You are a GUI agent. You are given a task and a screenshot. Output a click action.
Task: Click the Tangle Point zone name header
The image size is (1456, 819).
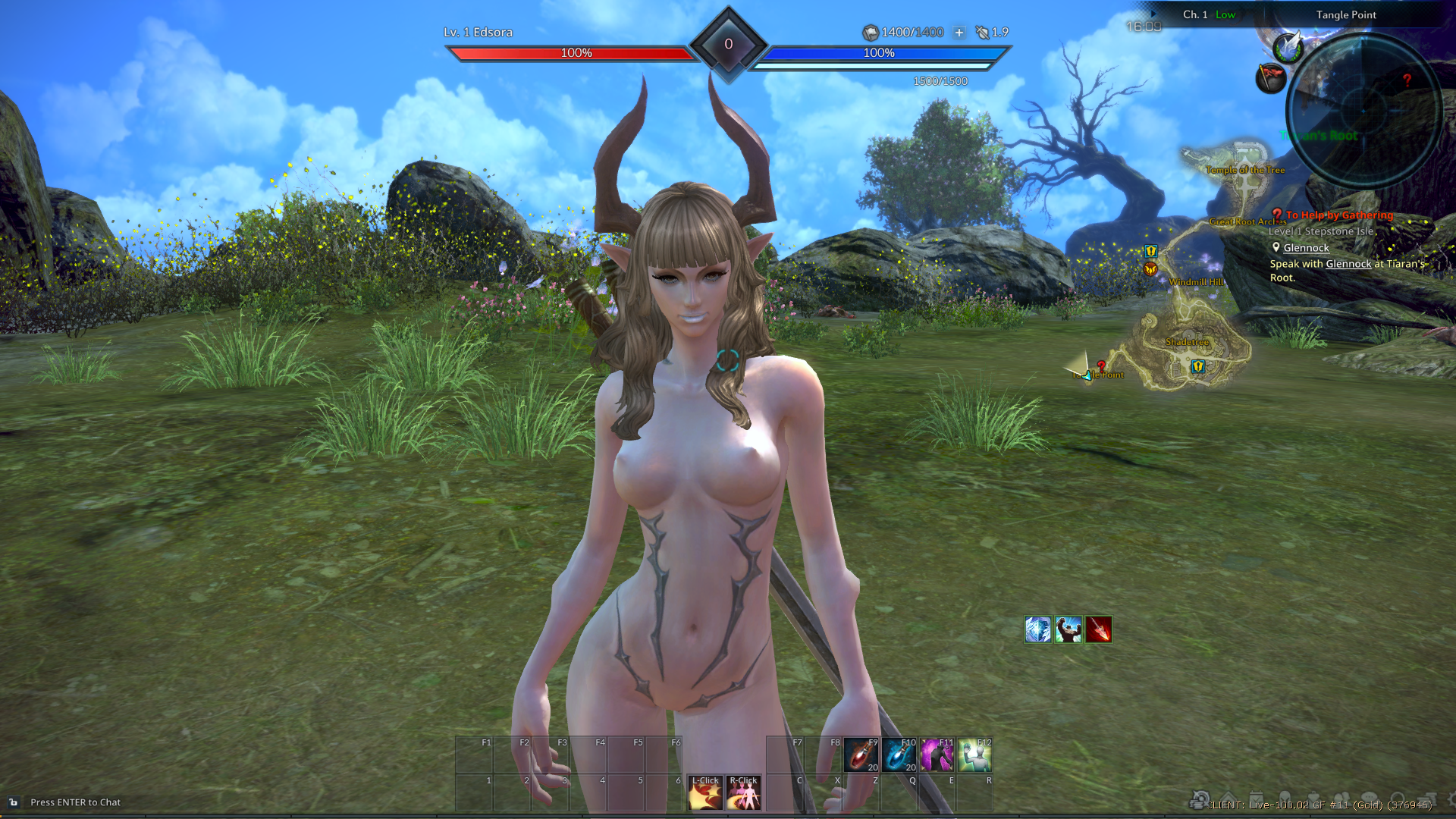point(1346,14)
